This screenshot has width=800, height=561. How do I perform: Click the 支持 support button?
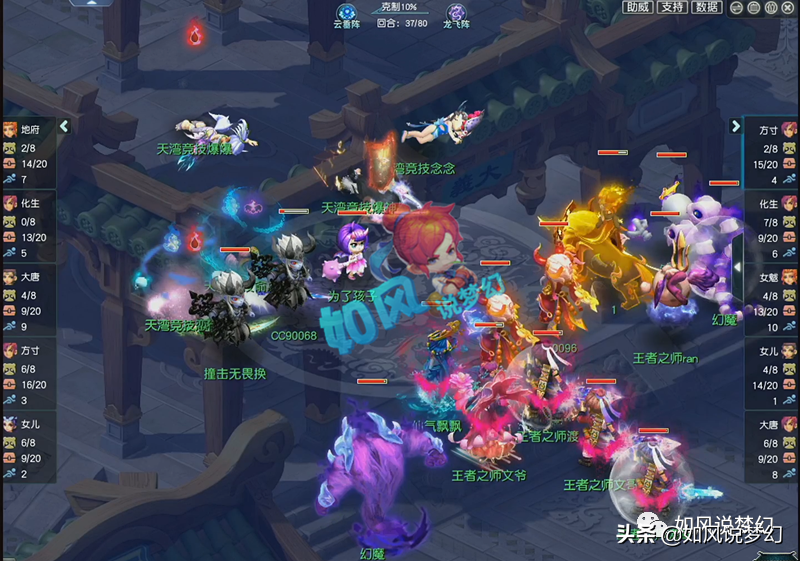672,7
